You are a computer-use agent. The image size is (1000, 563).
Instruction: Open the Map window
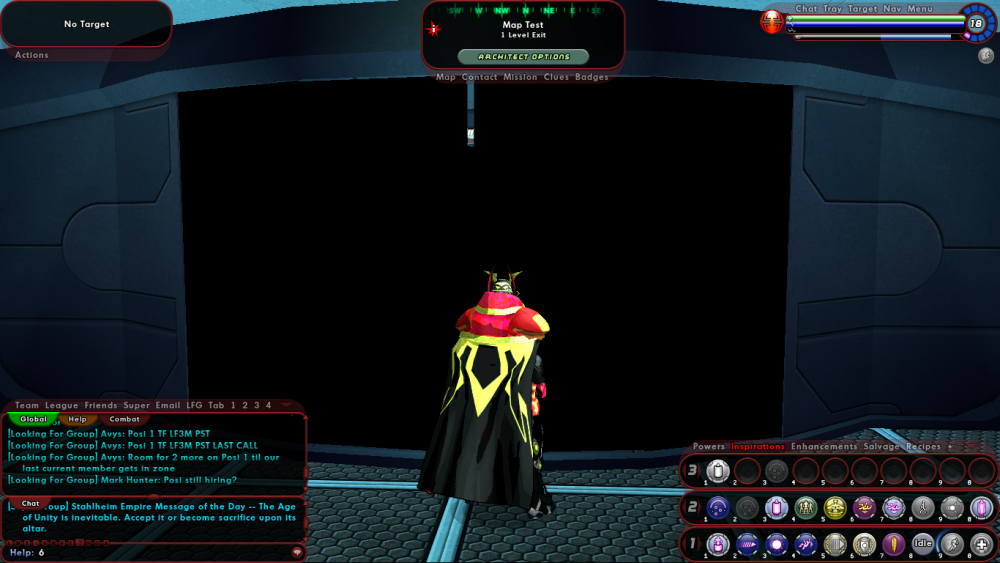(x=446, y=77)
